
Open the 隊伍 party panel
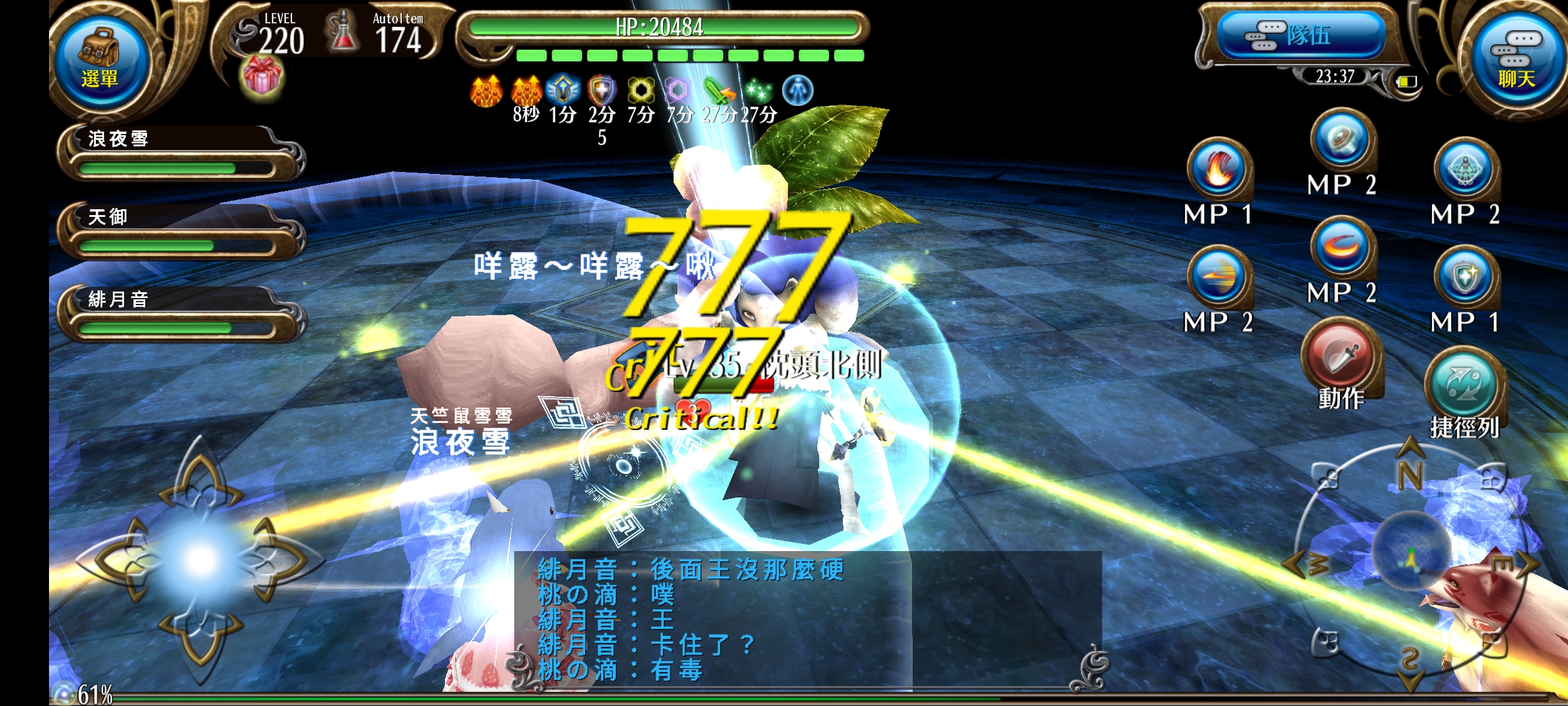1301,36
